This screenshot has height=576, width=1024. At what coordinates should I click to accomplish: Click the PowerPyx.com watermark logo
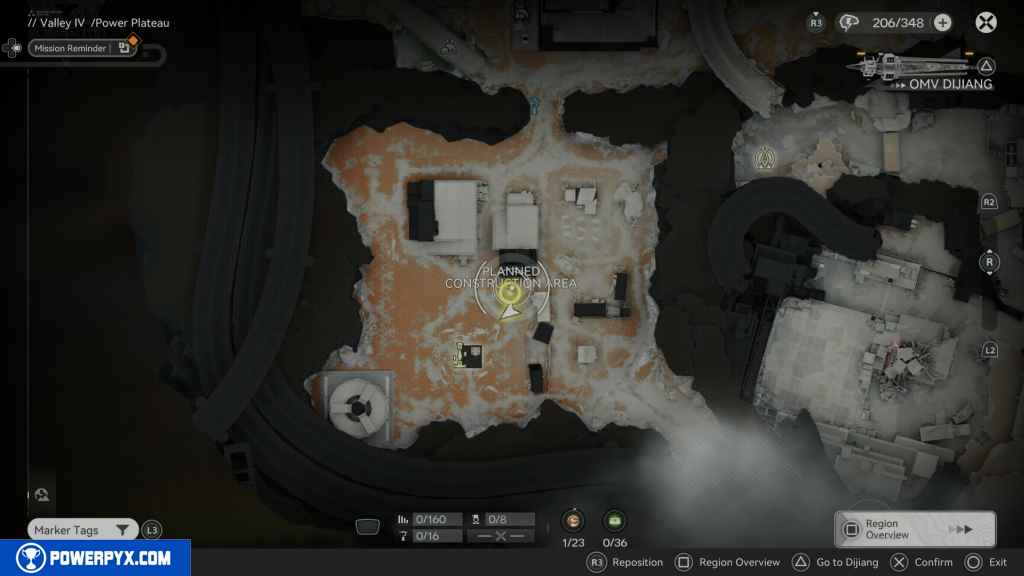[x=95, y=558]
